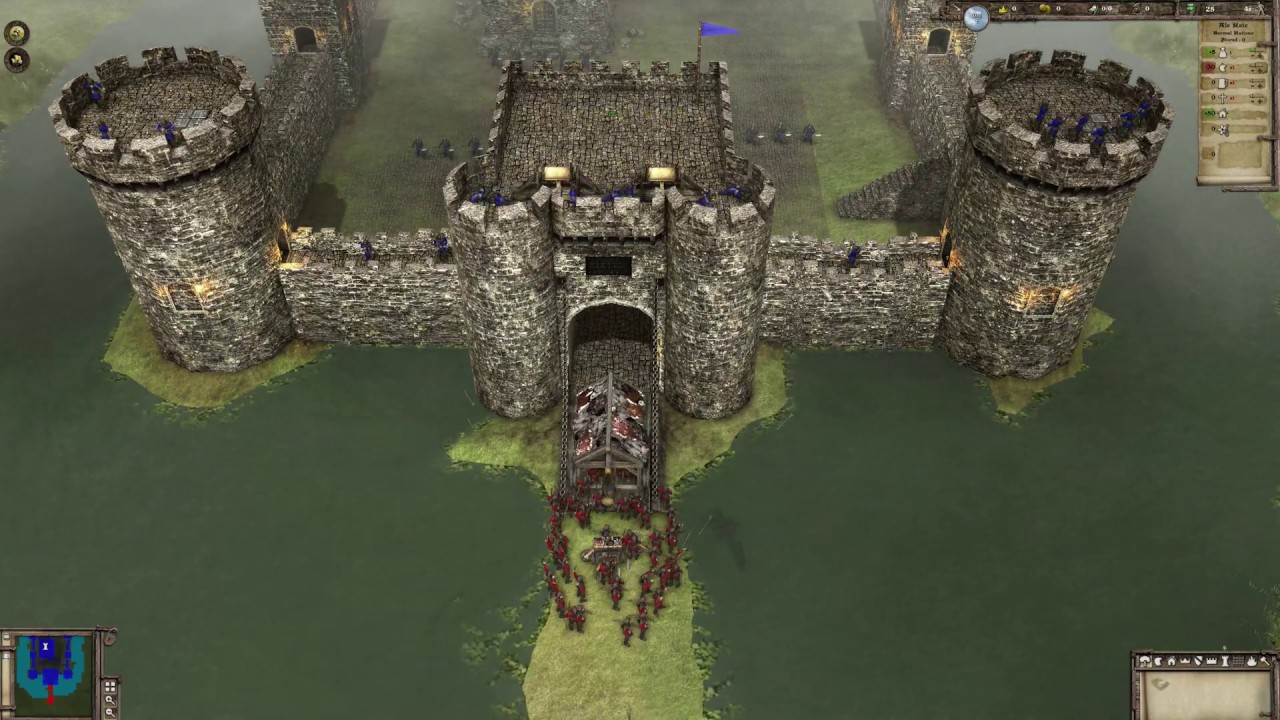Select the fire/brazier defenses icon
Viewport: 1280px width, 720px height.
click(x=1252, y=661)
